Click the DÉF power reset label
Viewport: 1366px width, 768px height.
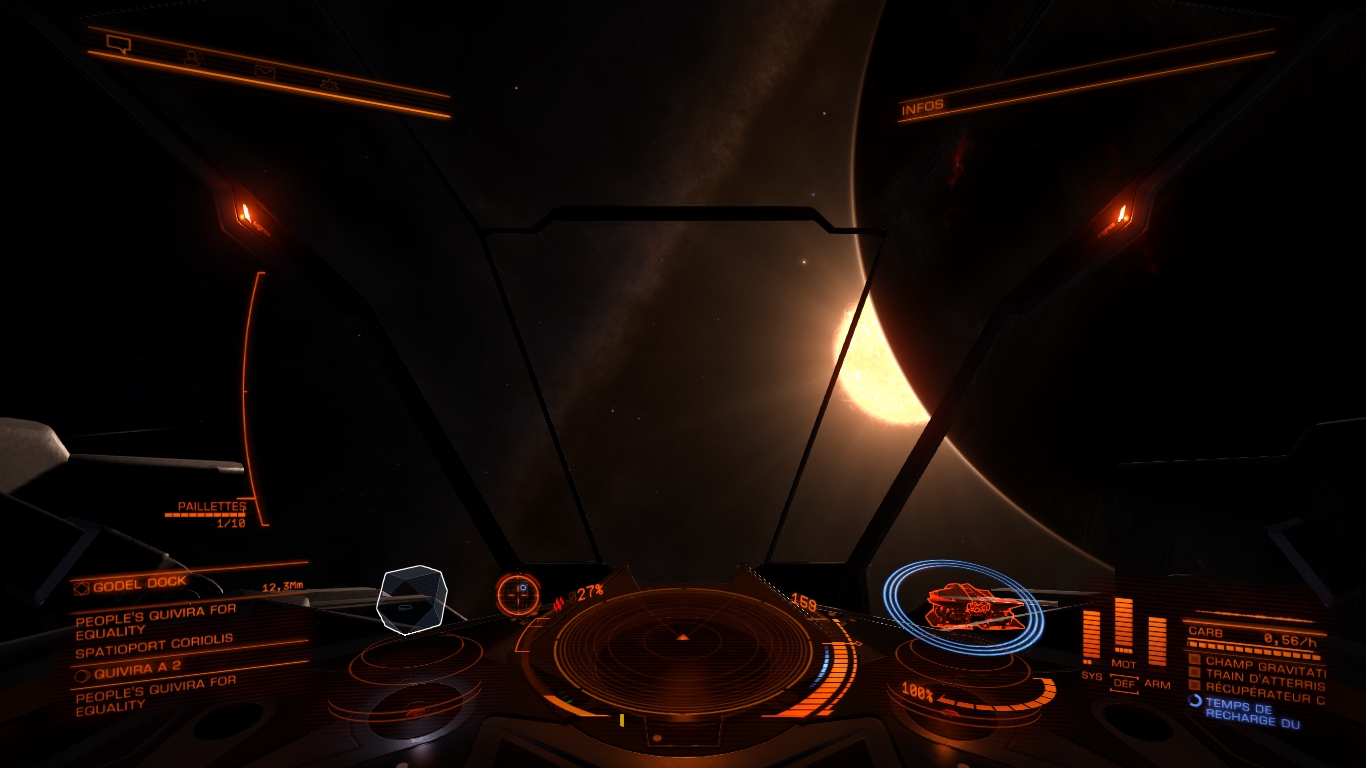coord(1125,684)
